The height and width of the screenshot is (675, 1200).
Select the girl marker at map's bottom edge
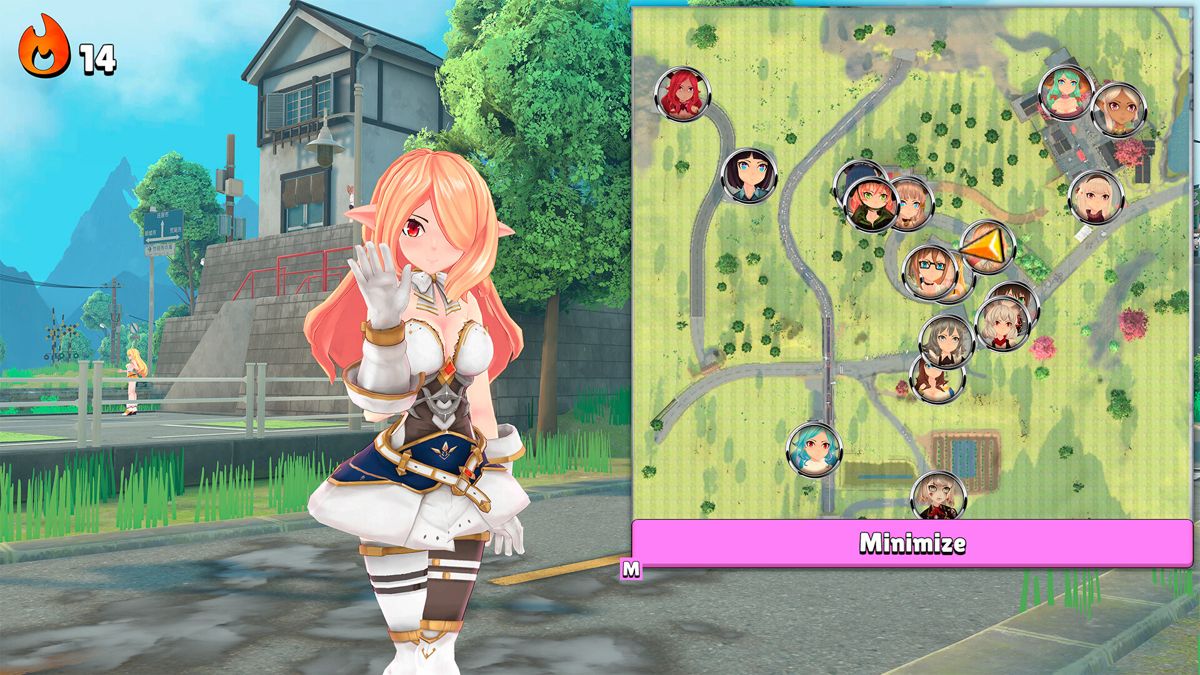(938, 496)
